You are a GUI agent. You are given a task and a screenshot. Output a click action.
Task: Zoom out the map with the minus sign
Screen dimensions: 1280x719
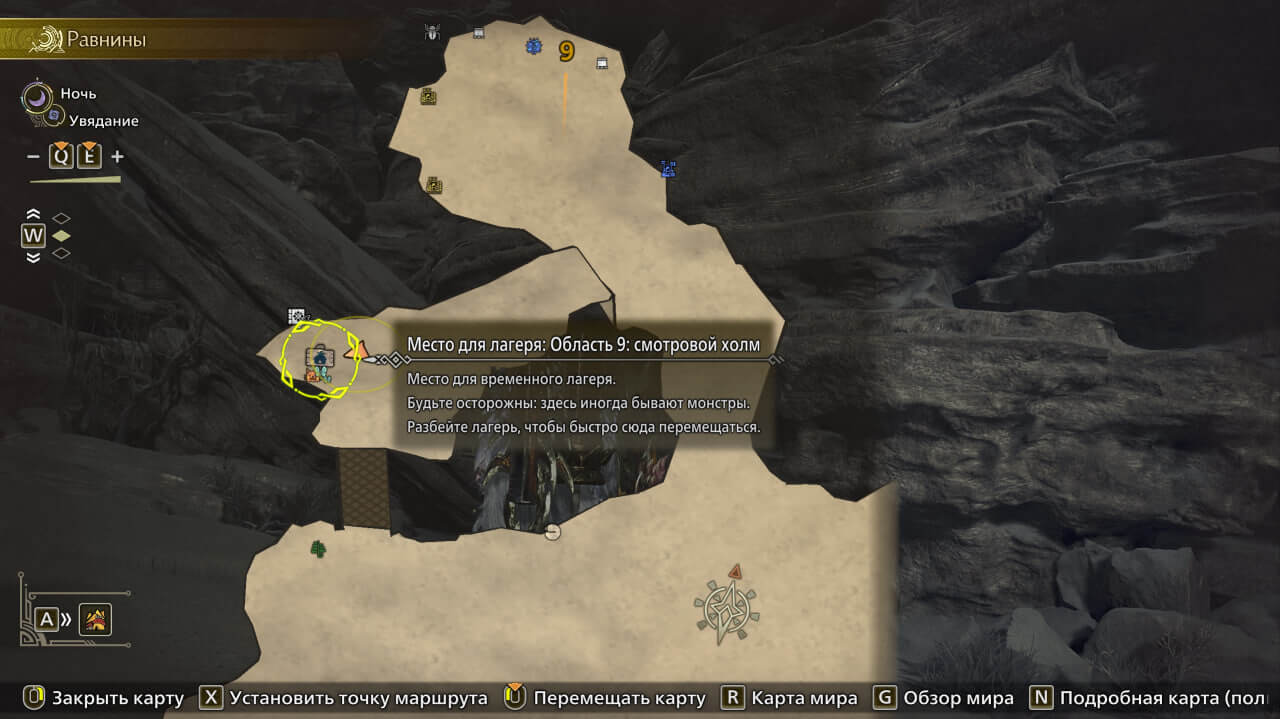click(33, 156)
